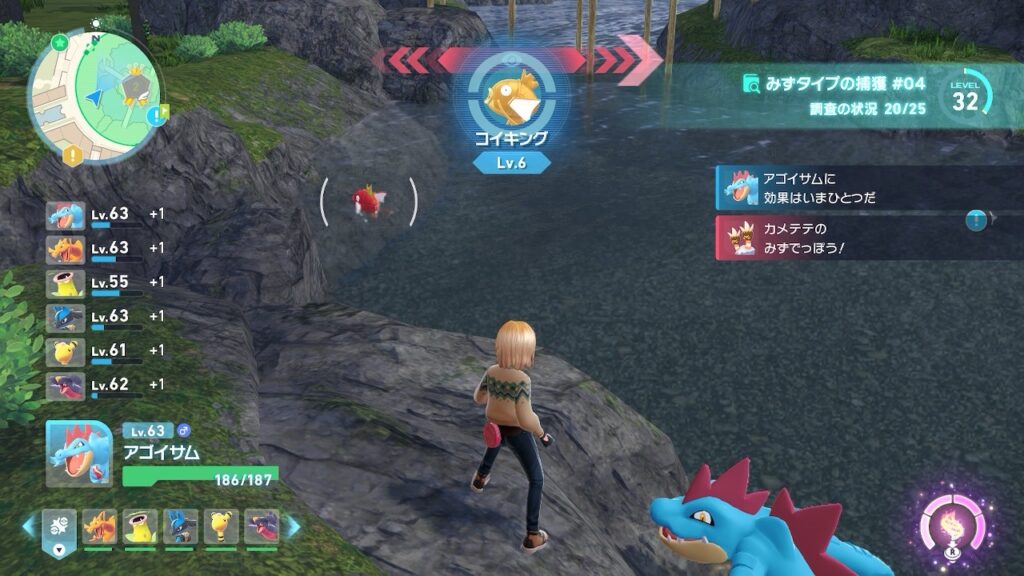Viewport: 1024px width, 576px height.
Task: Open the アゴイサム battle log entry
Action: click(850, 188)
